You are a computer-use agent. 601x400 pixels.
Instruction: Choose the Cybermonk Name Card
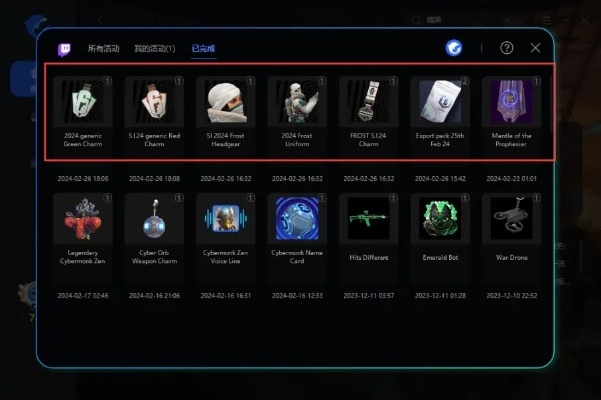[297, 219]
